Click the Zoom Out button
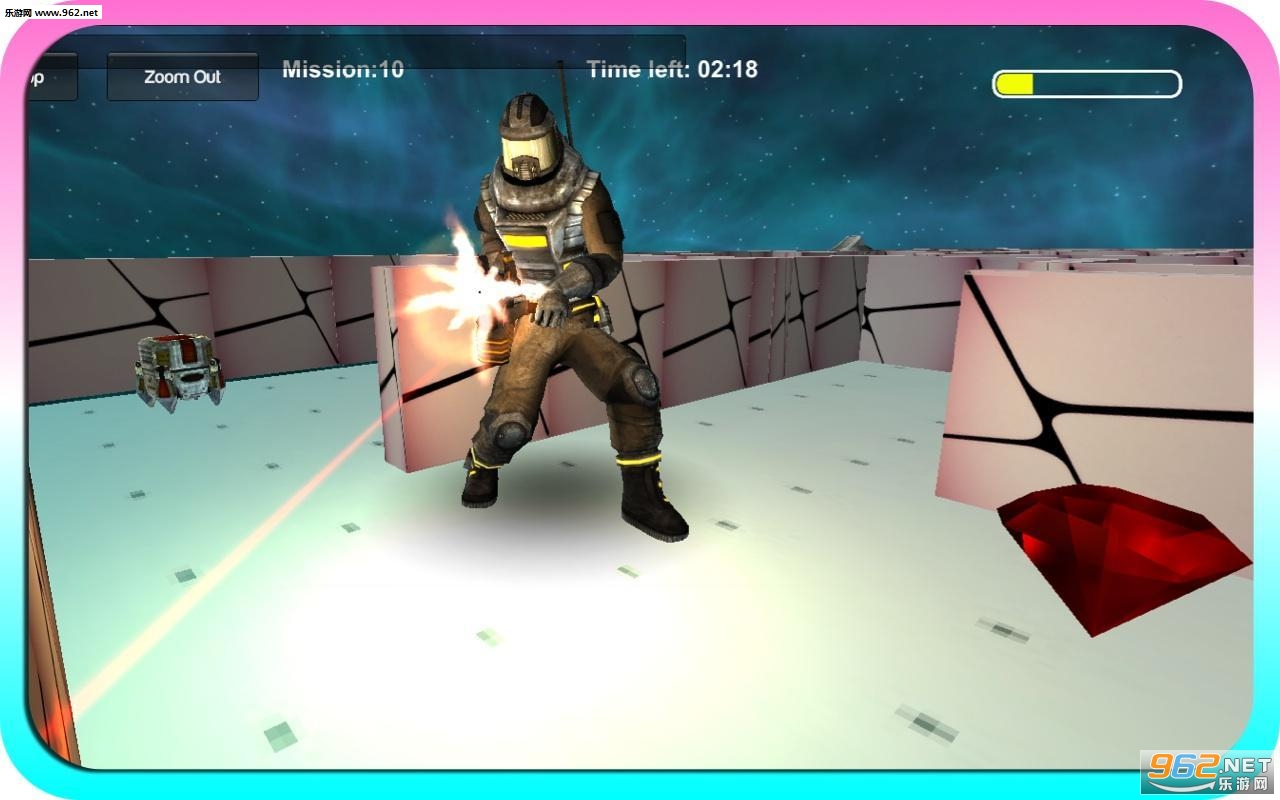1280x800 pixels. click(x=182, y=77)
